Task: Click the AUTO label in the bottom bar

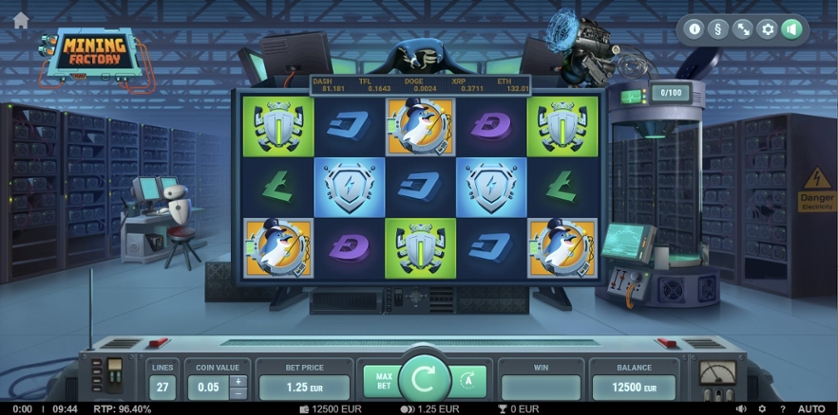Action: pyautogui.click(x=811, y=408)
